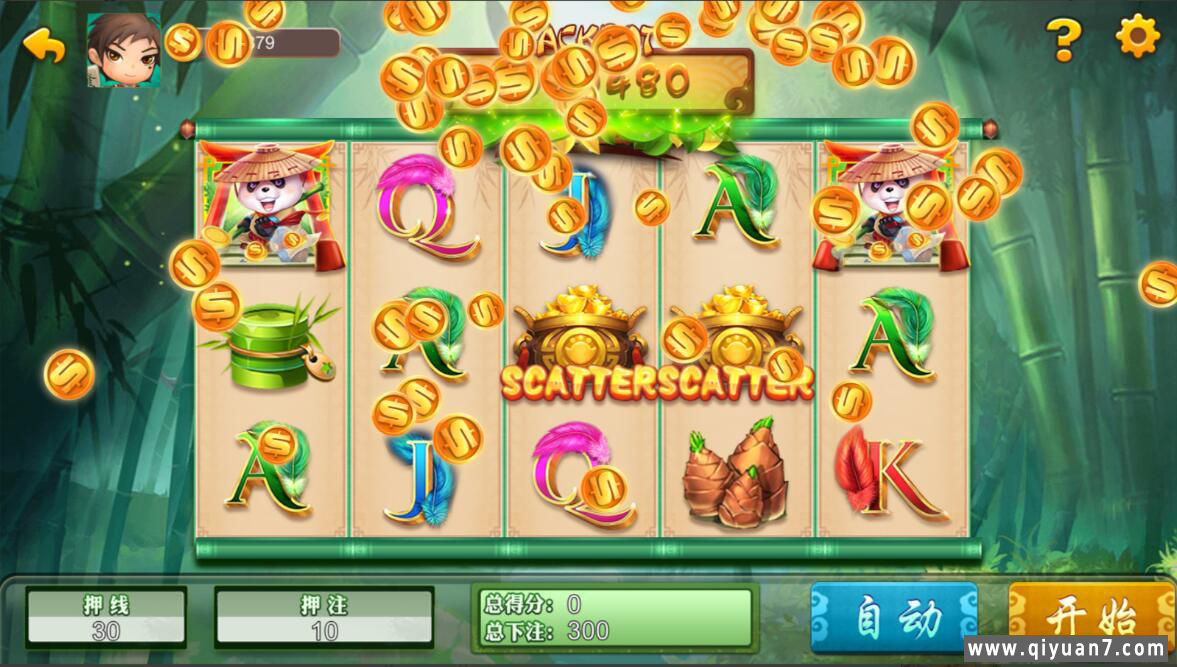Screen dimensions: 1177x667
Task: Activate the blue 自动 auto-spin button
Action: [893, 617]
